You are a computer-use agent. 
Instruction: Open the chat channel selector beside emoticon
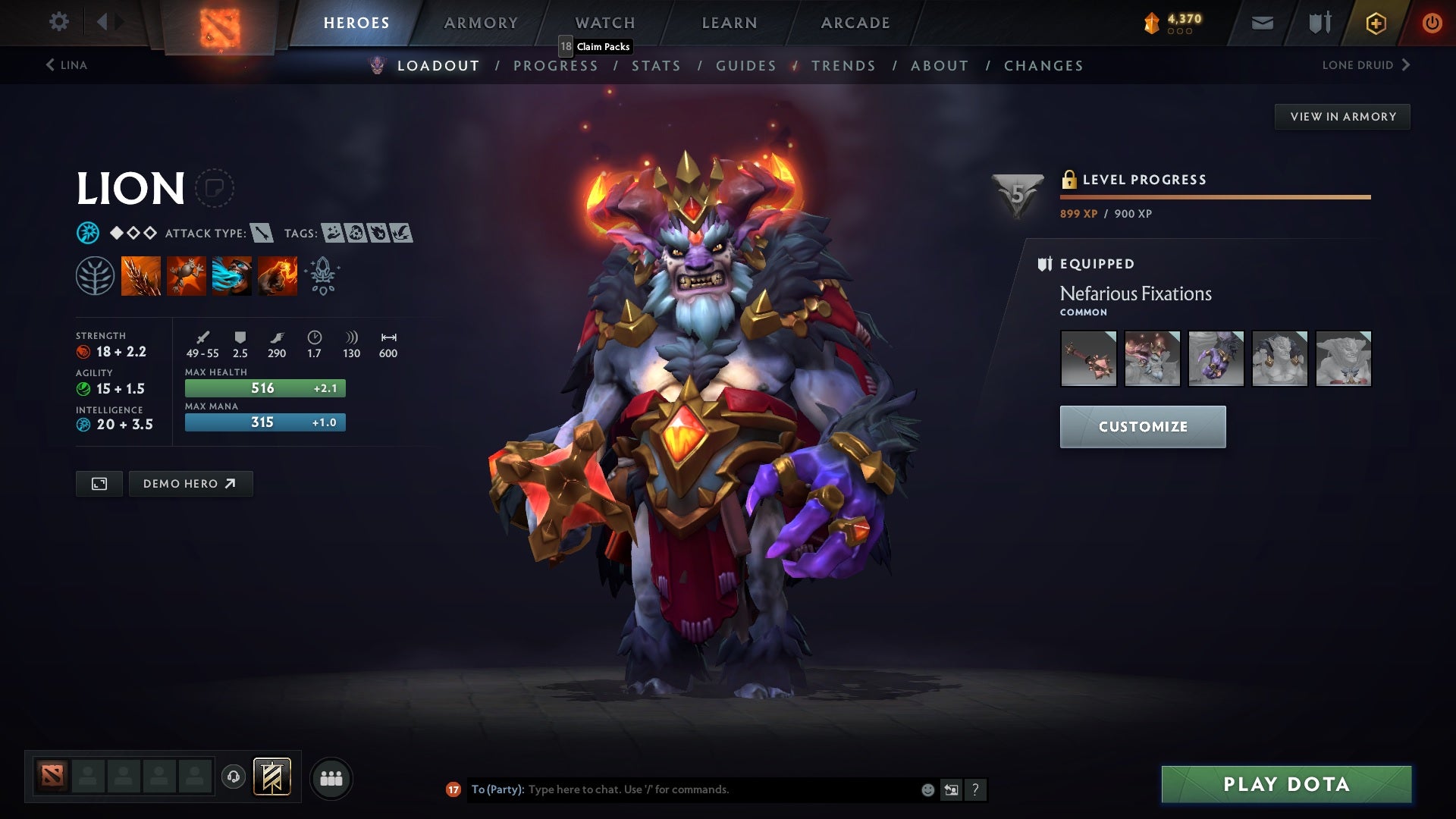tap(951, 789)
